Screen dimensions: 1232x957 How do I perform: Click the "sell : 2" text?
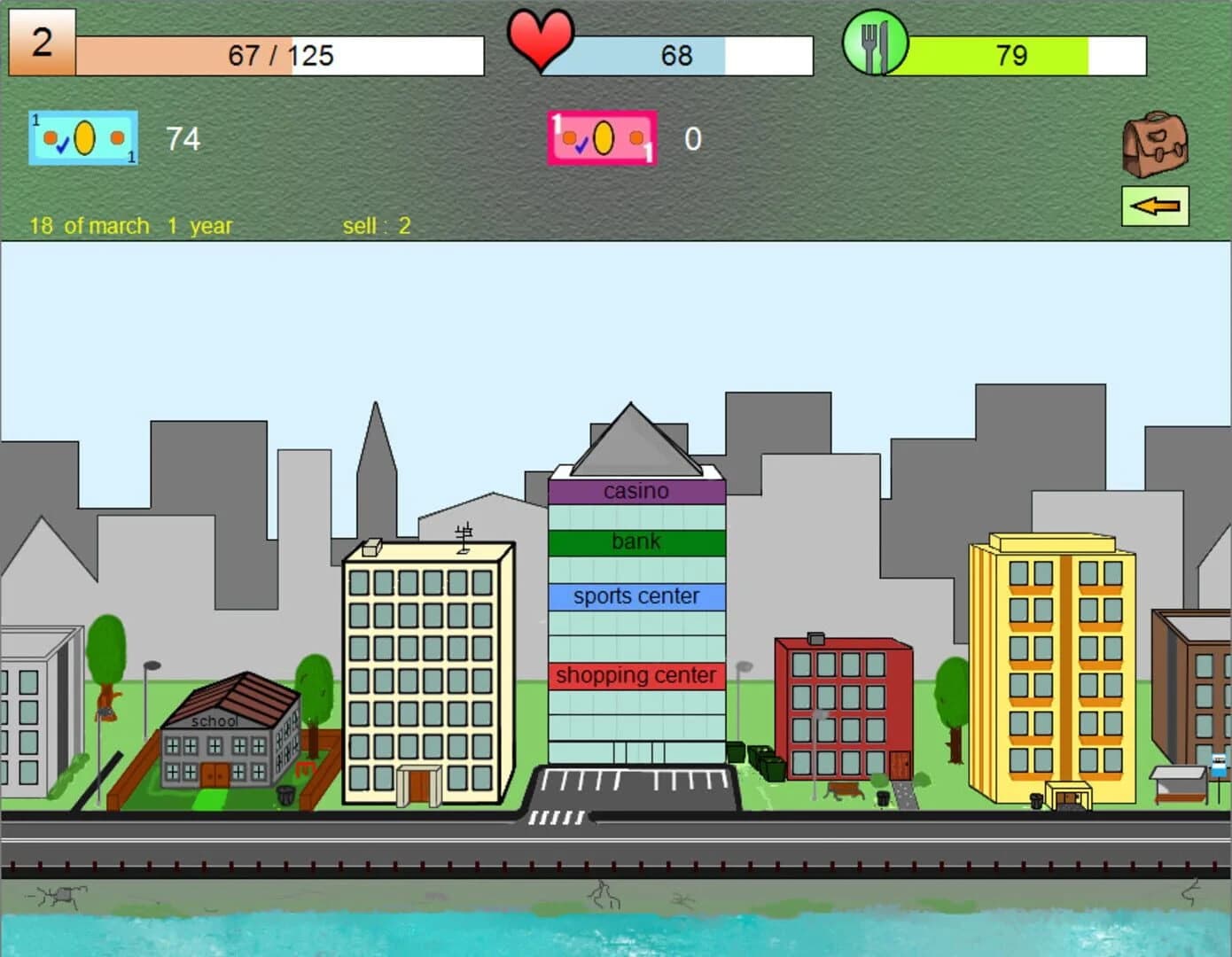[375, 225]
